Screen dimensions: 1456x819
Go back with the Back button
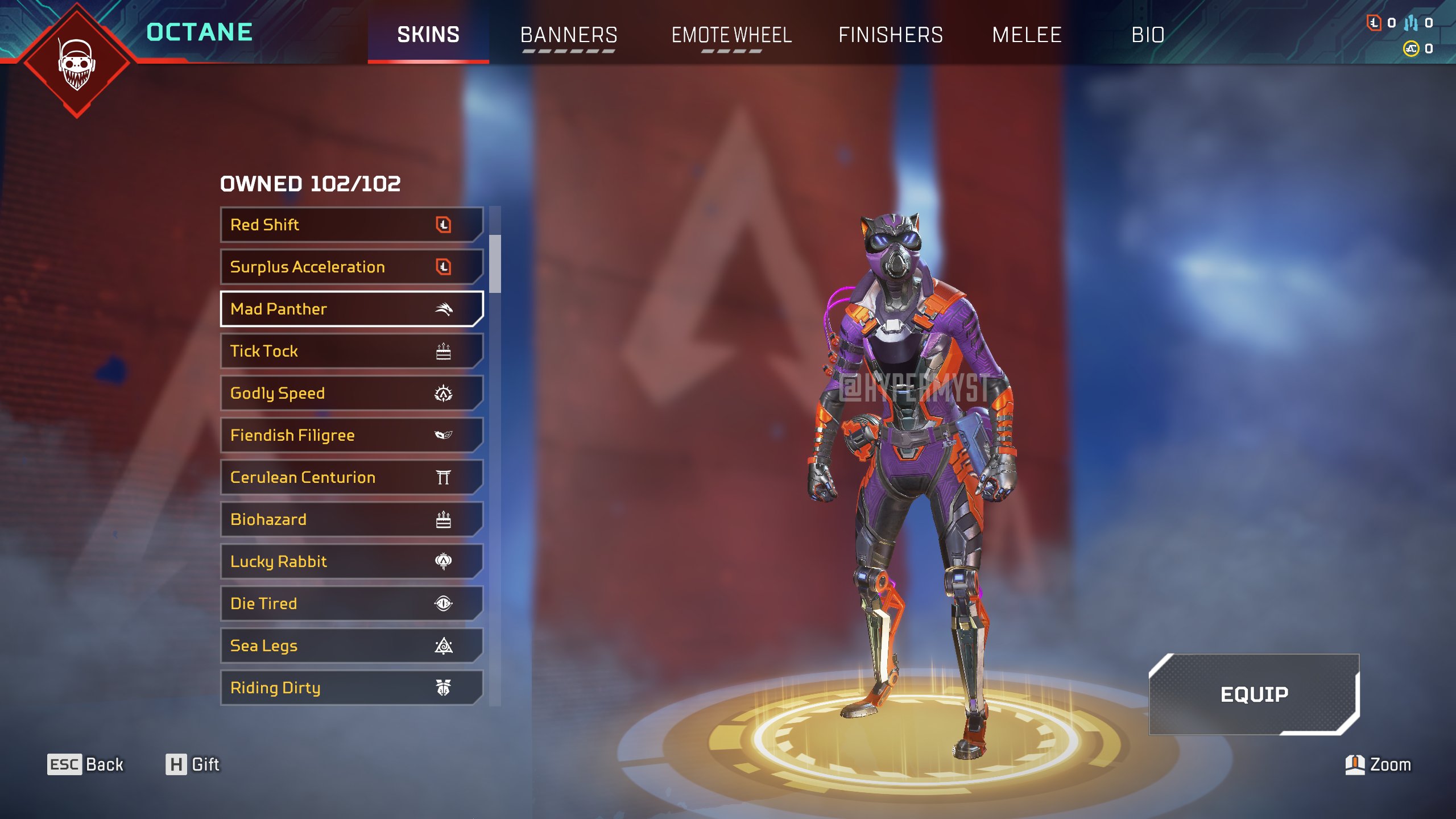[x=85, y=764]
